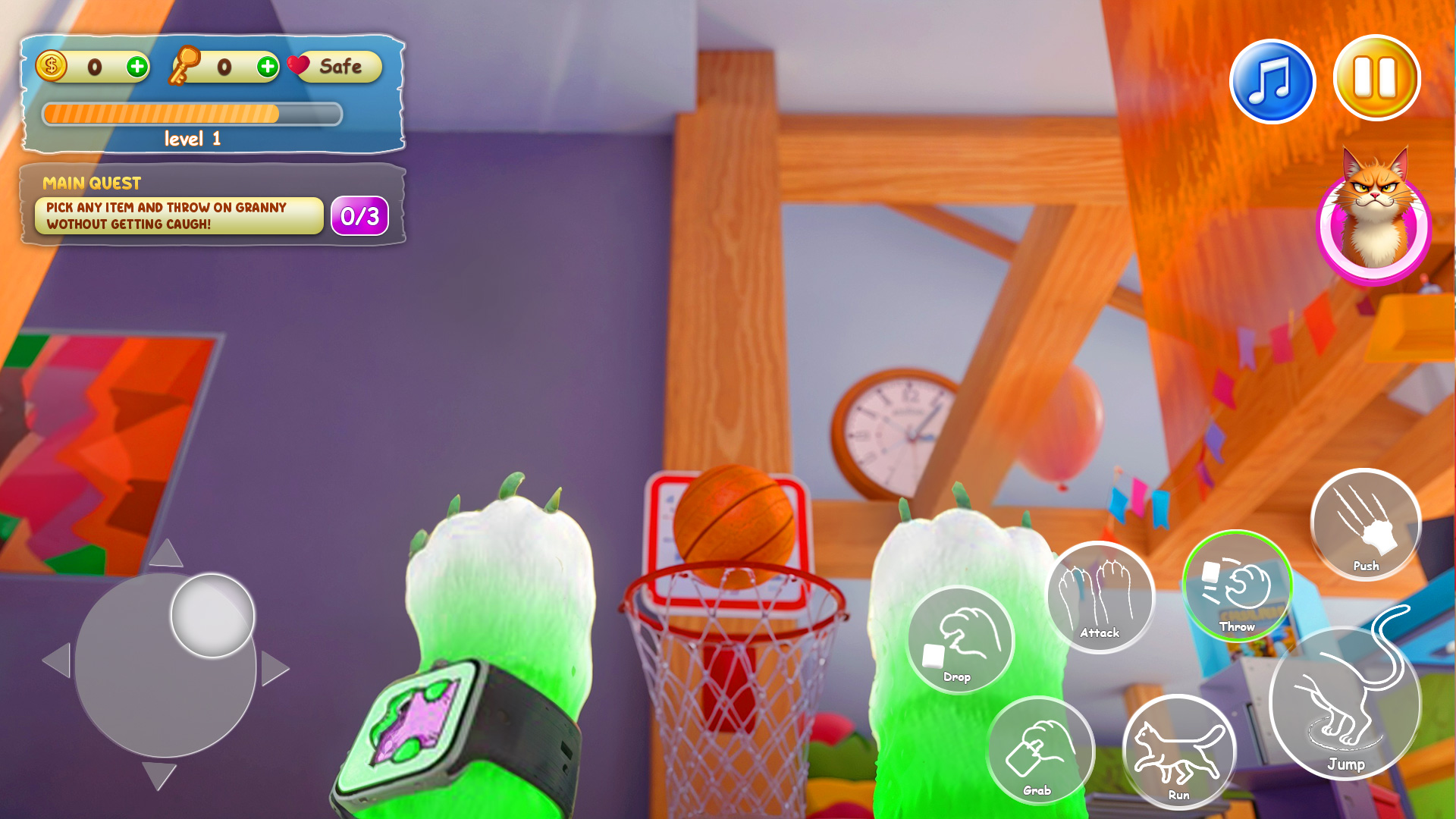
Task: Activate the Push claw icon
Action: (1364, 524)
